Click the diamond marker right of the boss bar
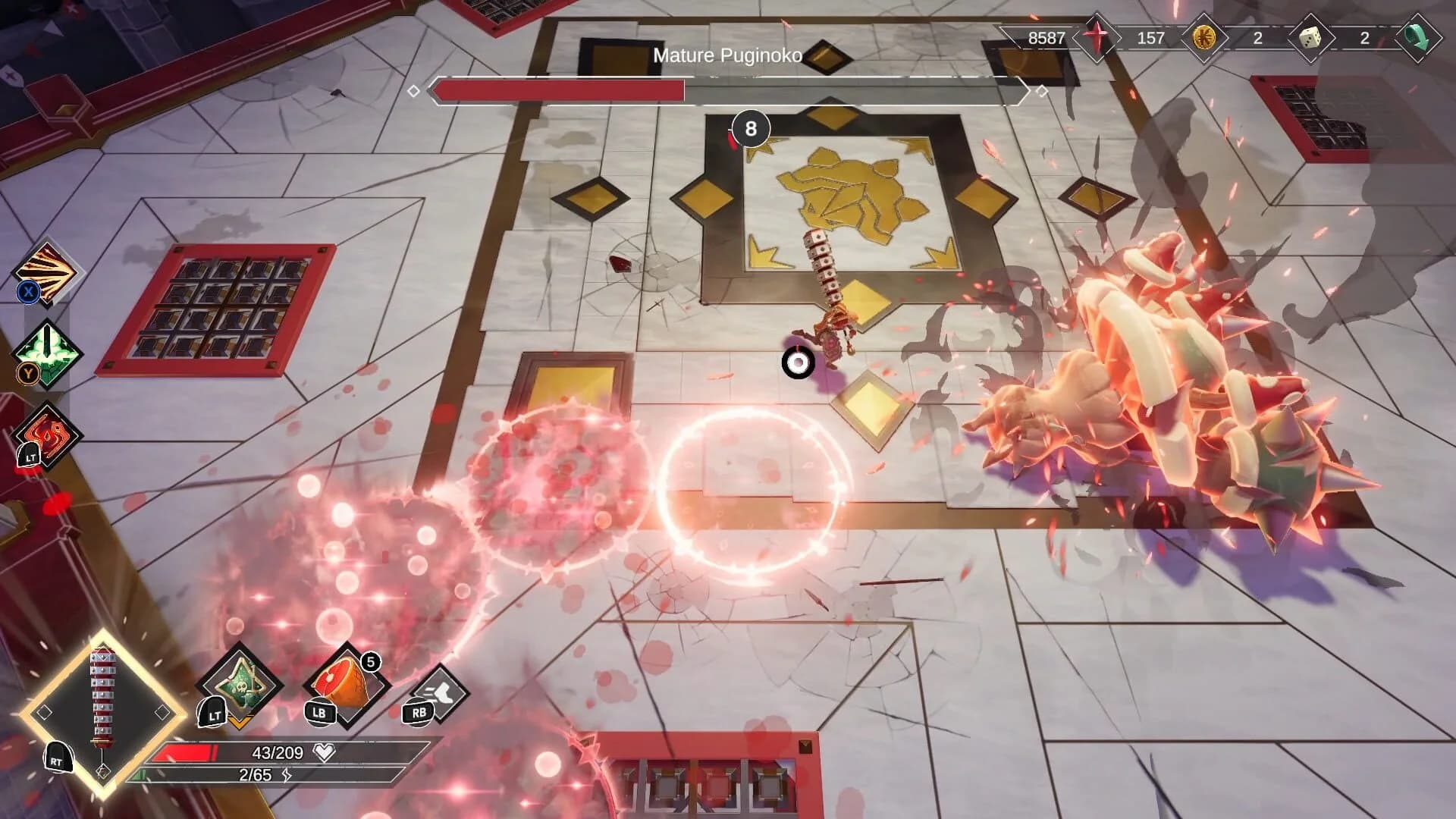1456x819 pixels. (1042, 91)
